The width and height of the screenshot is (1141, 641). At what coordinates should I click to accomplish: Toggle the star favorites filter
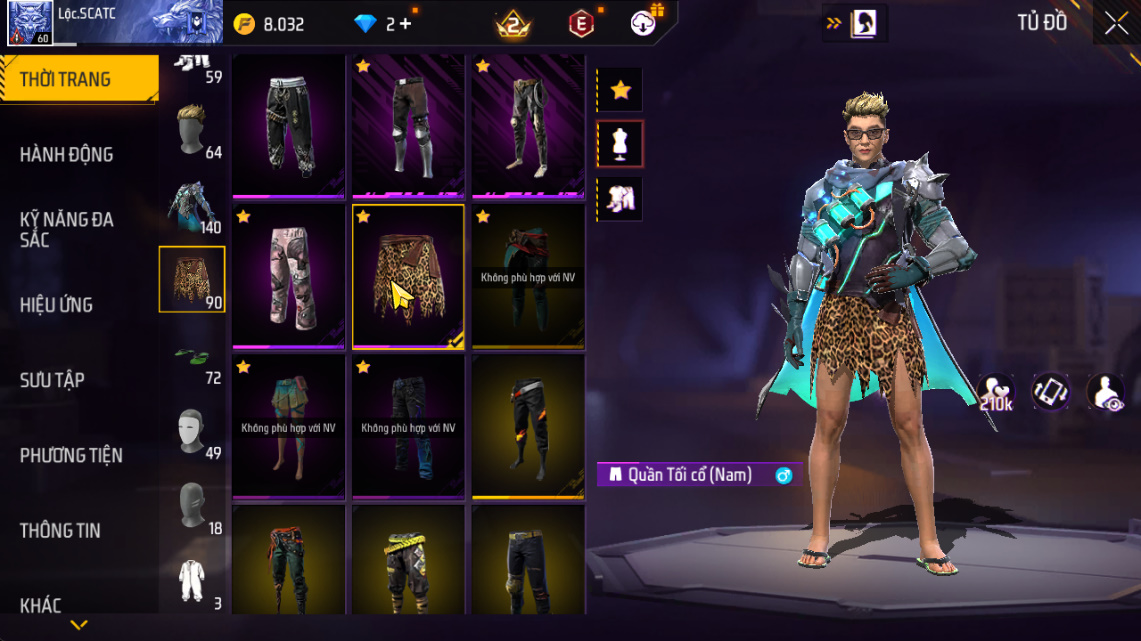tap(620, 90)
